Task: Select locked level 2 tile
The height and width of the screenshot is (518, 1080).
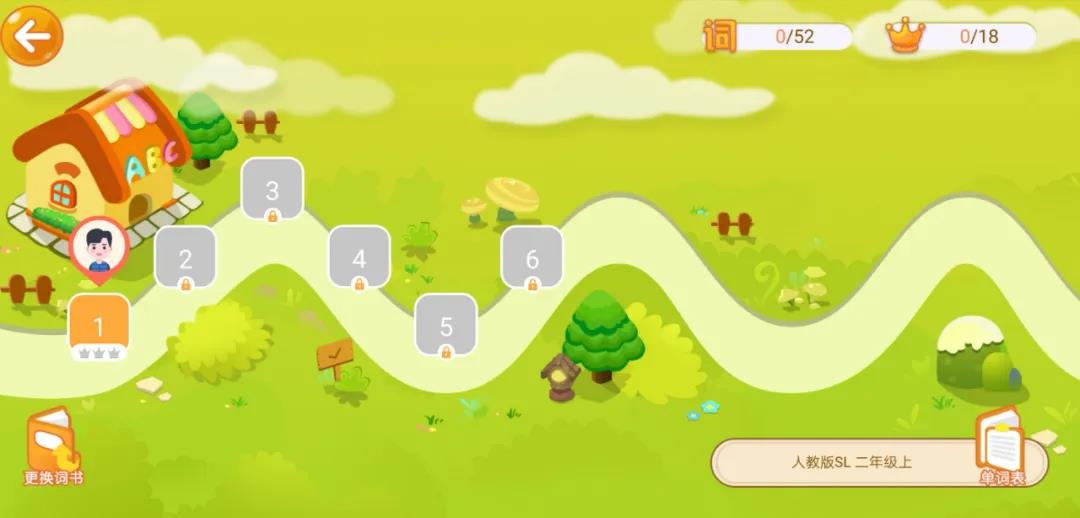Action: pyautogui.click(x=185, y=258)
